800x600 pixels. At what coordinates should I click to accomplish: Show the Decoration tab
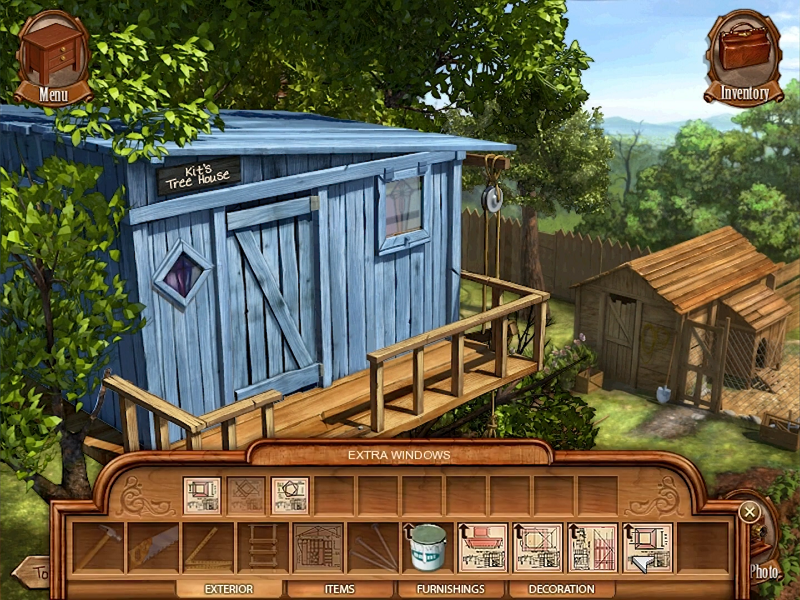click(561, 589)
